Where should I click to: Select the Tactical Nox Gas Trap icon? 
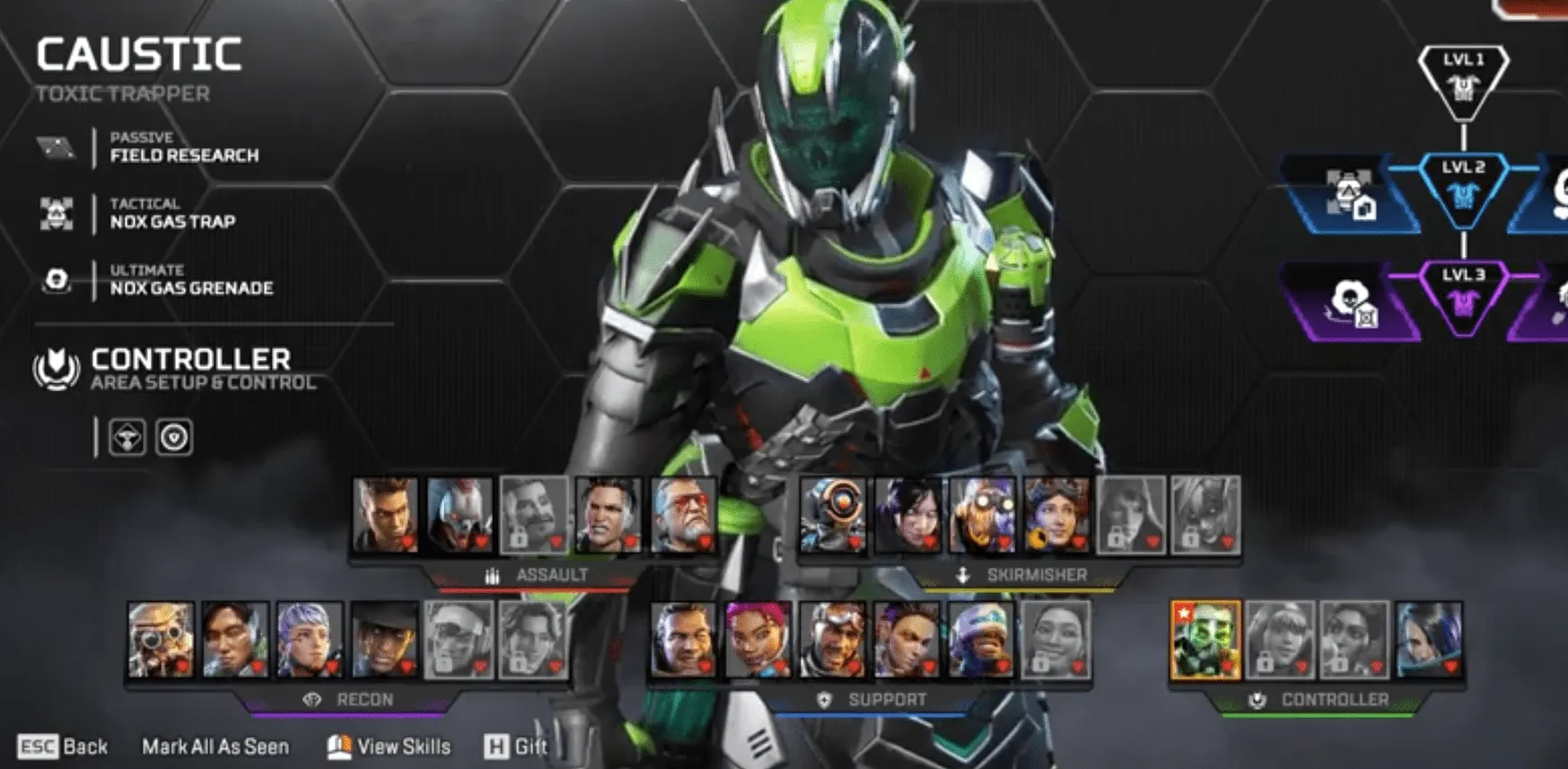[56, 214]
